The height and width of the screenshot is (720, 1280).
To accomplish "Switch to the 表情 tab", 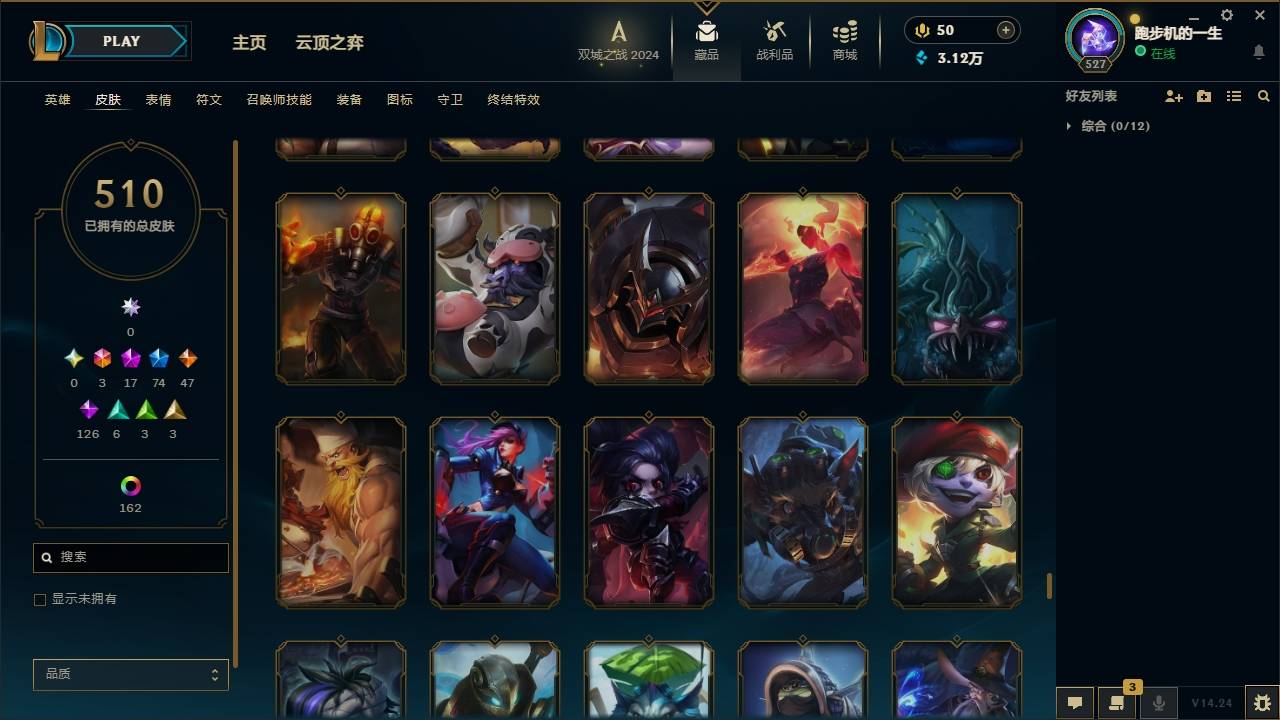I will (x=158, y=100).
